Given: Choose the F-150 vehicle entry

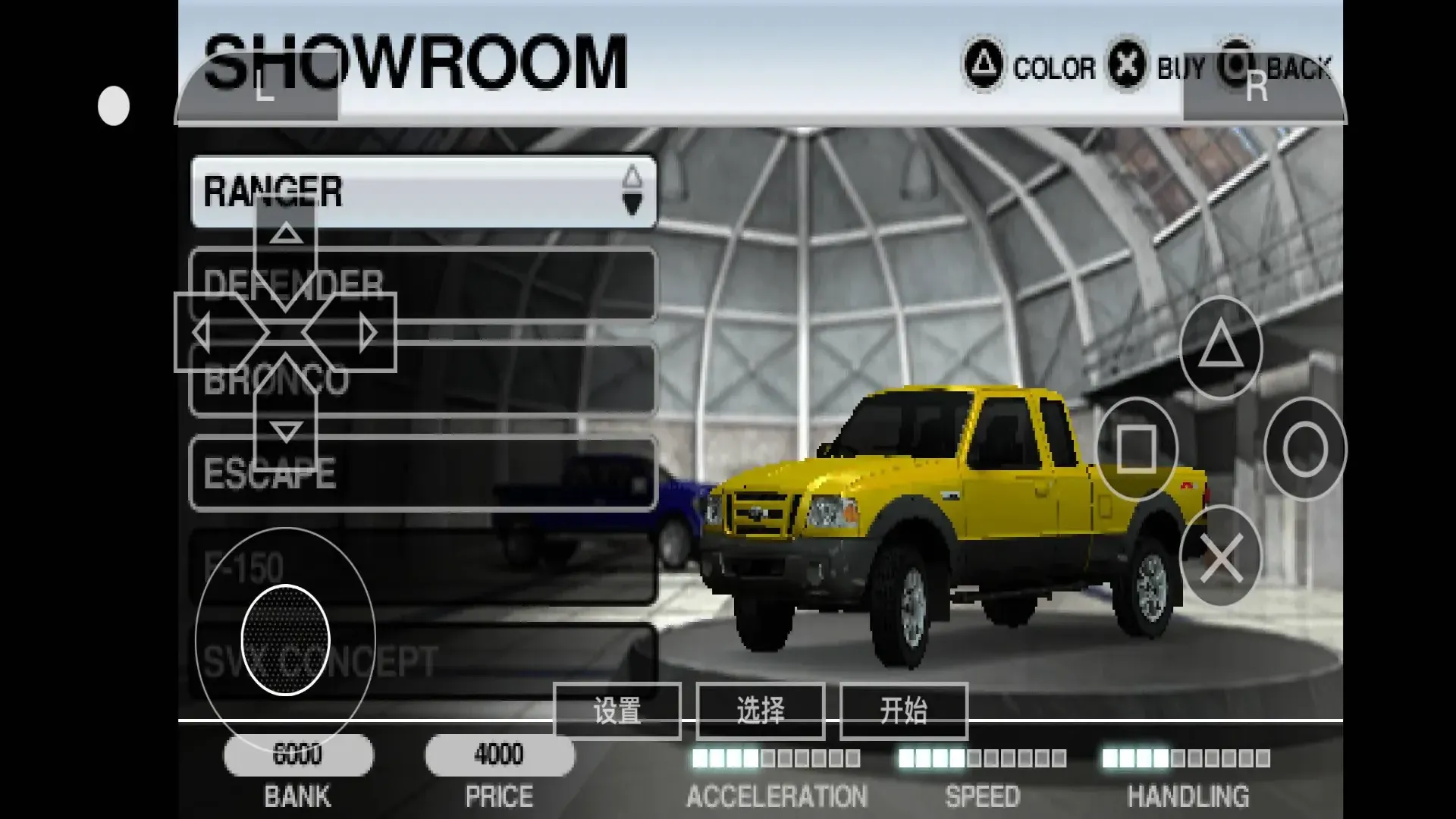Looking at the screenshot, I should point(485,567).
